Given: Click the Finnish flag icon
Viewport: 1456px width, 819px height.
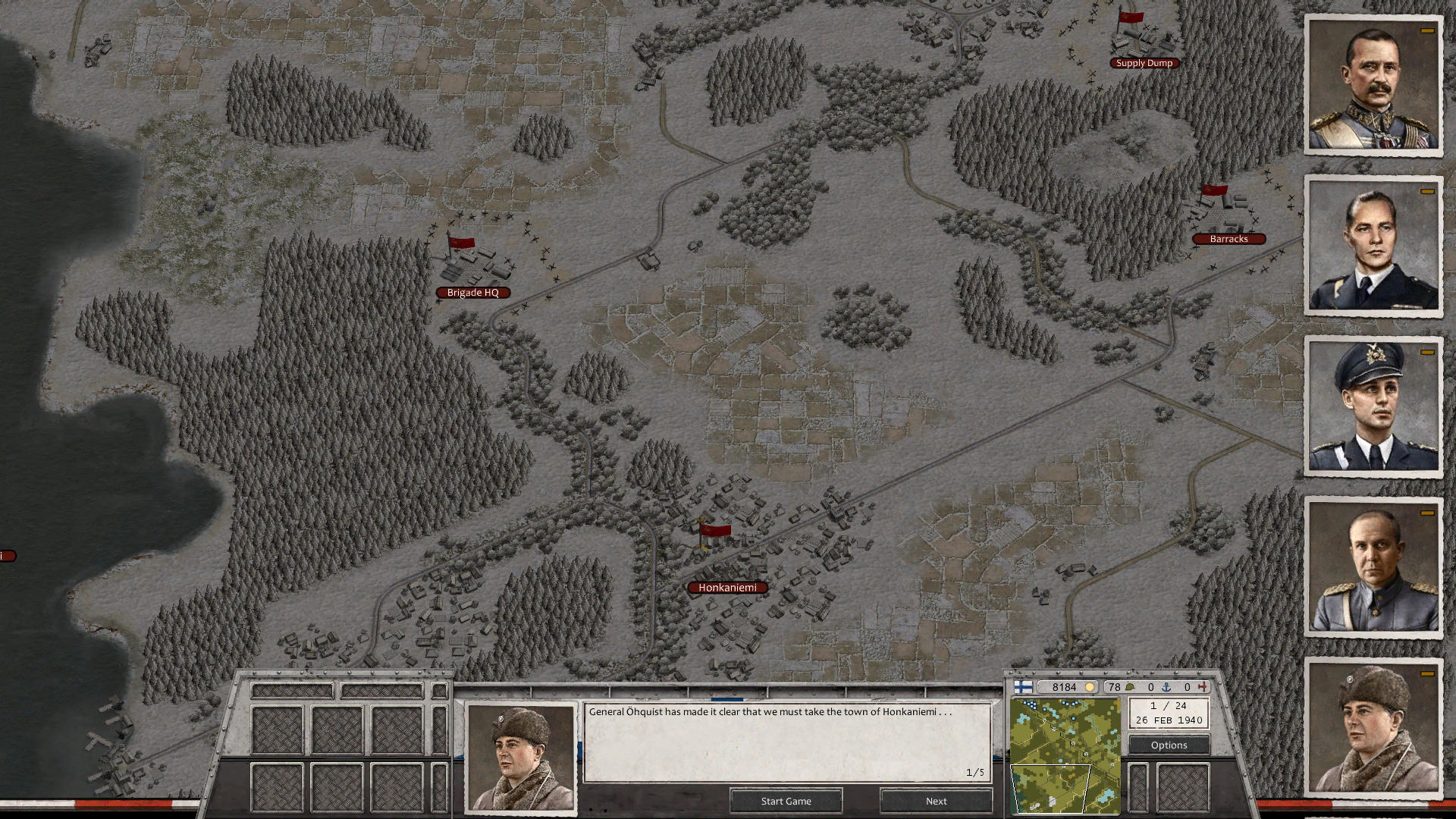Looking at the screenshot, I should coord(1023,688).
